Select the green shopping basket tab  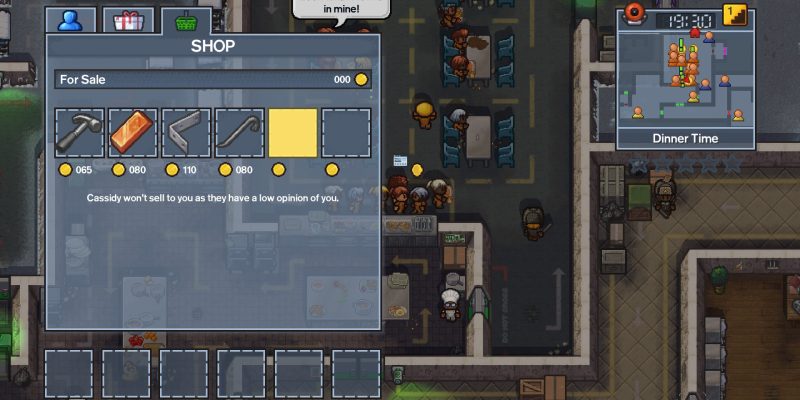click(x=184, y=19)
